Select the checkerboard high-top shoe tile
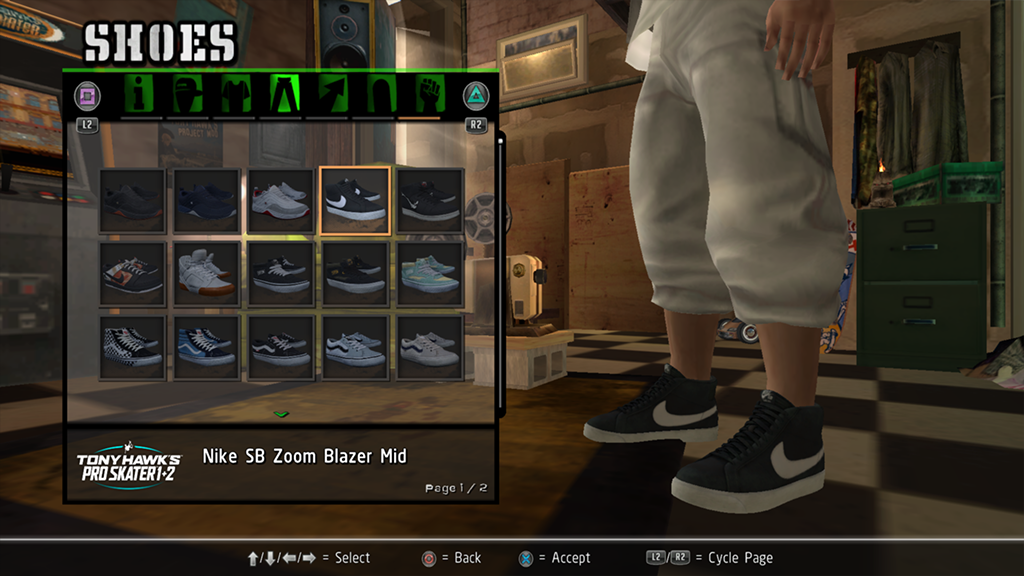Image resolution: width=1024 pixels, height=576 pixels. pos(132,347)
